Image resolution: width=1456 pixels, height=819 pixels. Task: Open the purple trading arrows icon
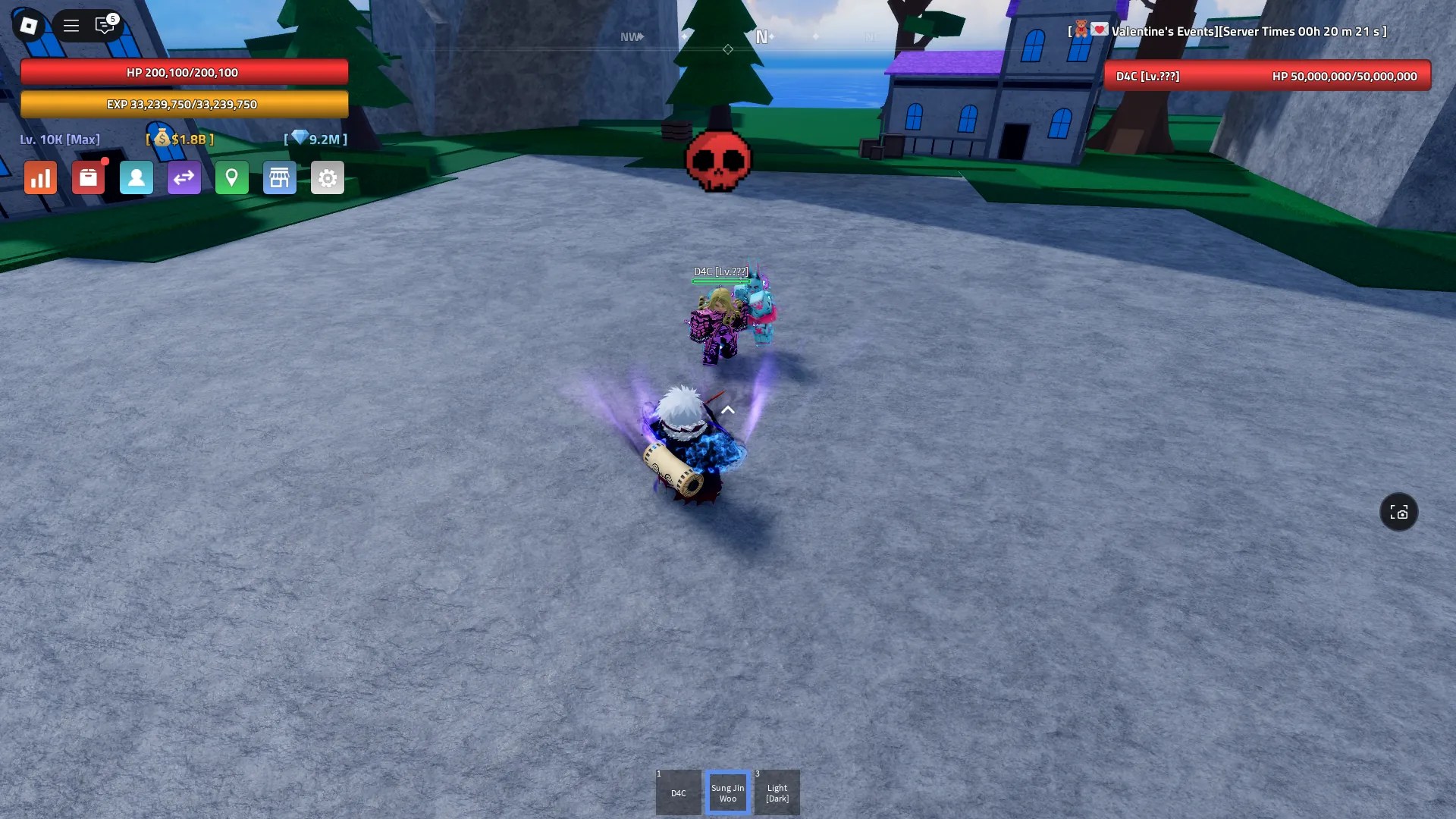point(184,177)
